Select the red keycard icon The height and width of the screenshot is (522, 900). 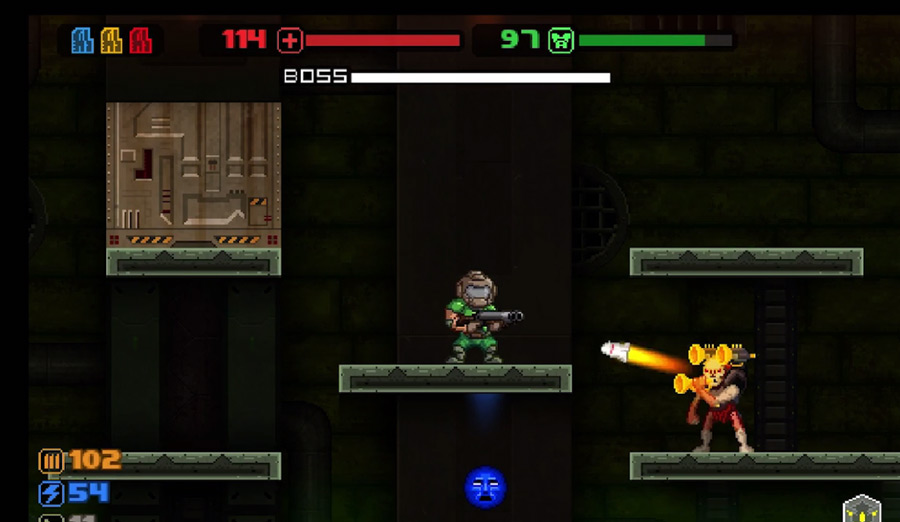140,40
